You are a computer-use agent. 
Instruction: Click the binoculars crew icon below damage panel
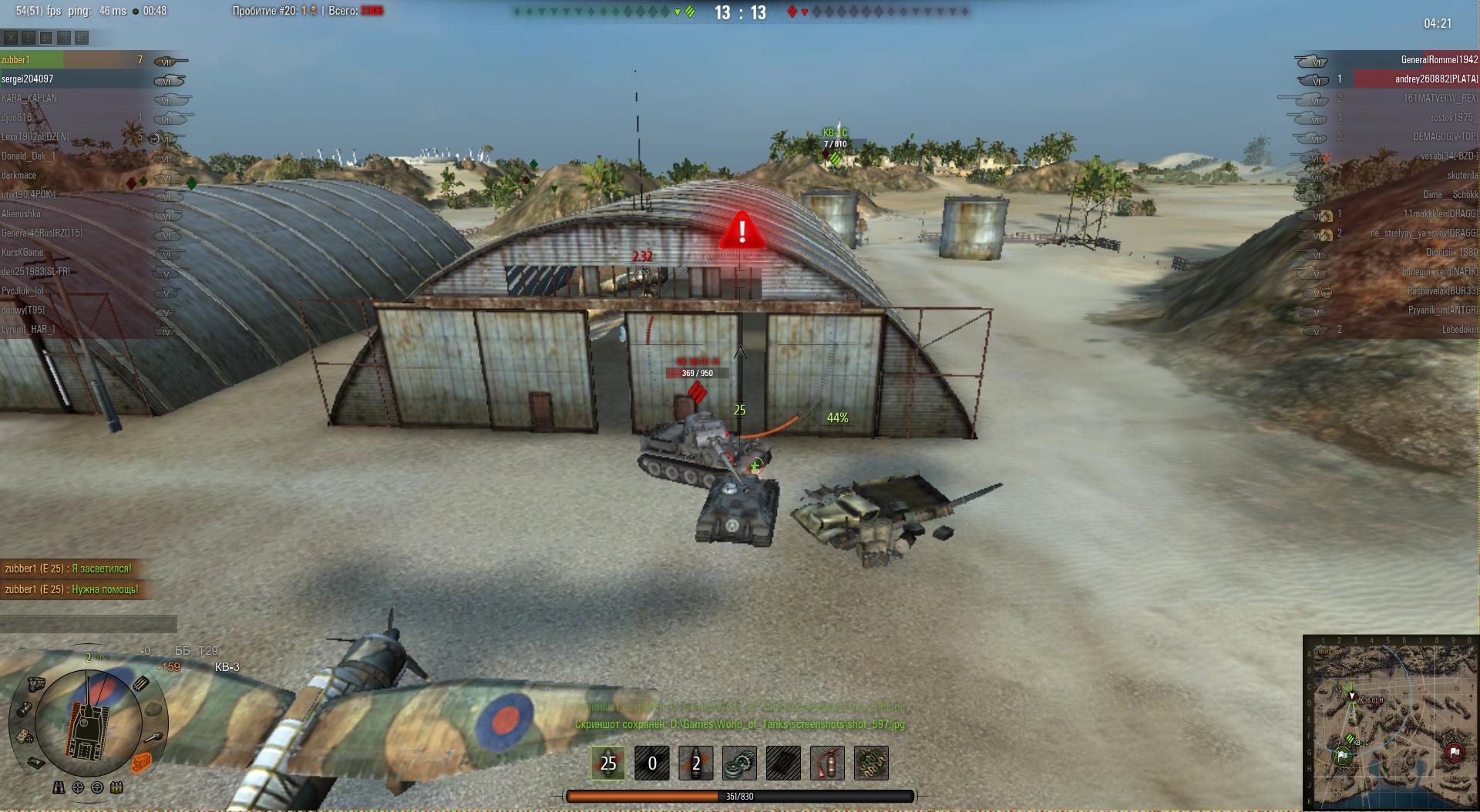(x=59, y=787)
